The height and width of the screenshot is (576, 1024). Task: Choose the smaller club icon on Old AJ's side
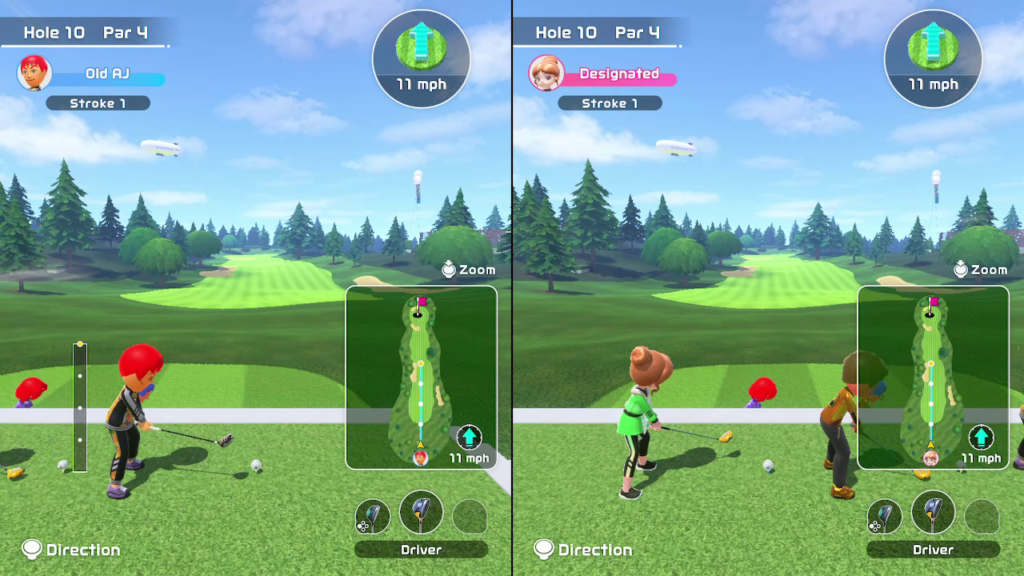point(372,516)
